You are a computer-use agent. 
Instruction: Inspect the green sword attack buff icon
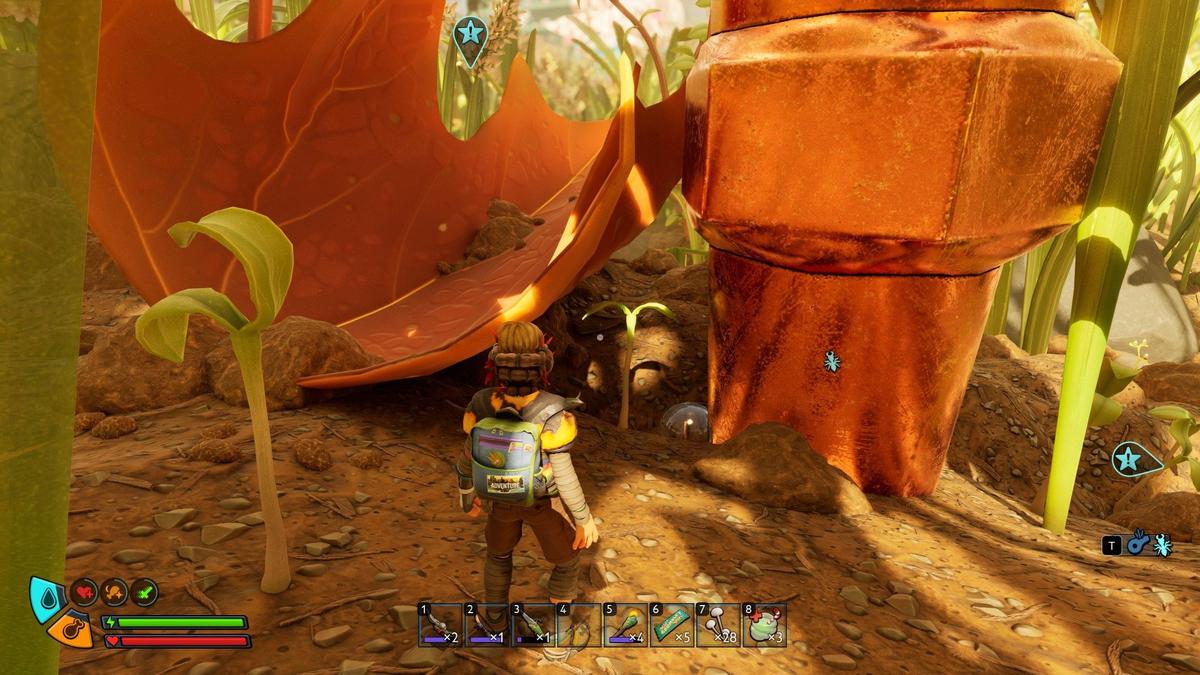144,592
